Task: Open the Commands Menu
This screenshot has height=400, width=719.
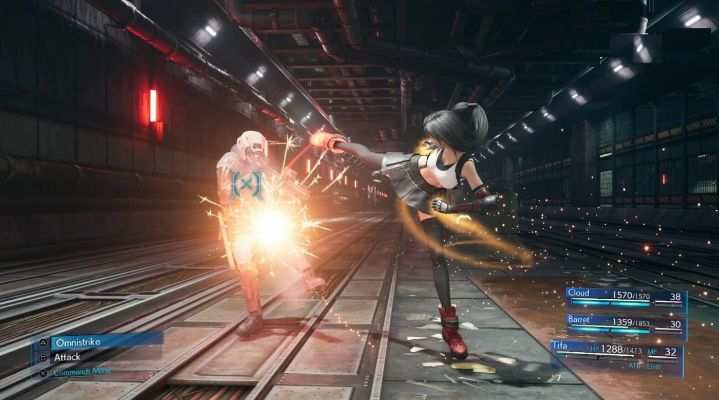Action: 84,372
